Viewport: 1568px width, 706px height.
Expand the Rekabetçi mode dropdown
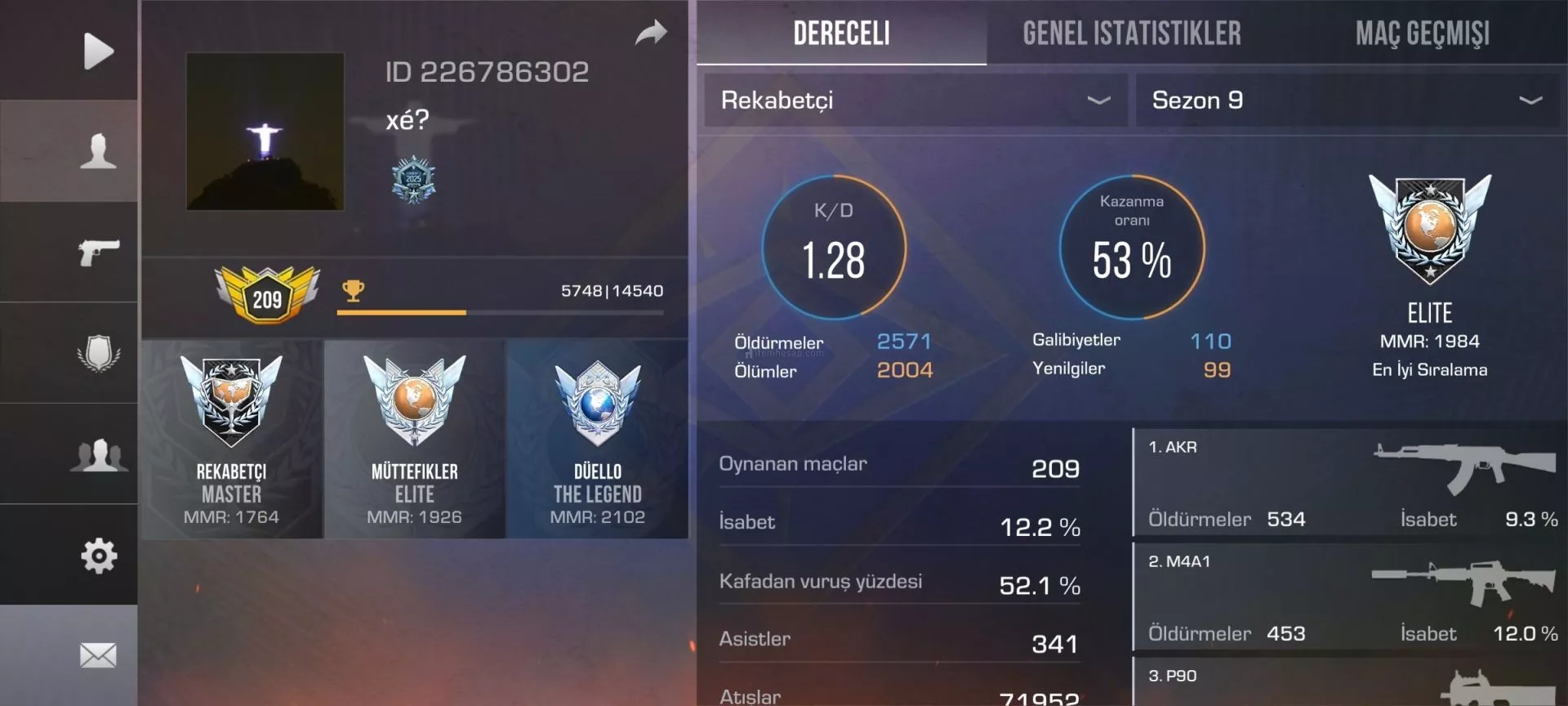pos(915,101)
